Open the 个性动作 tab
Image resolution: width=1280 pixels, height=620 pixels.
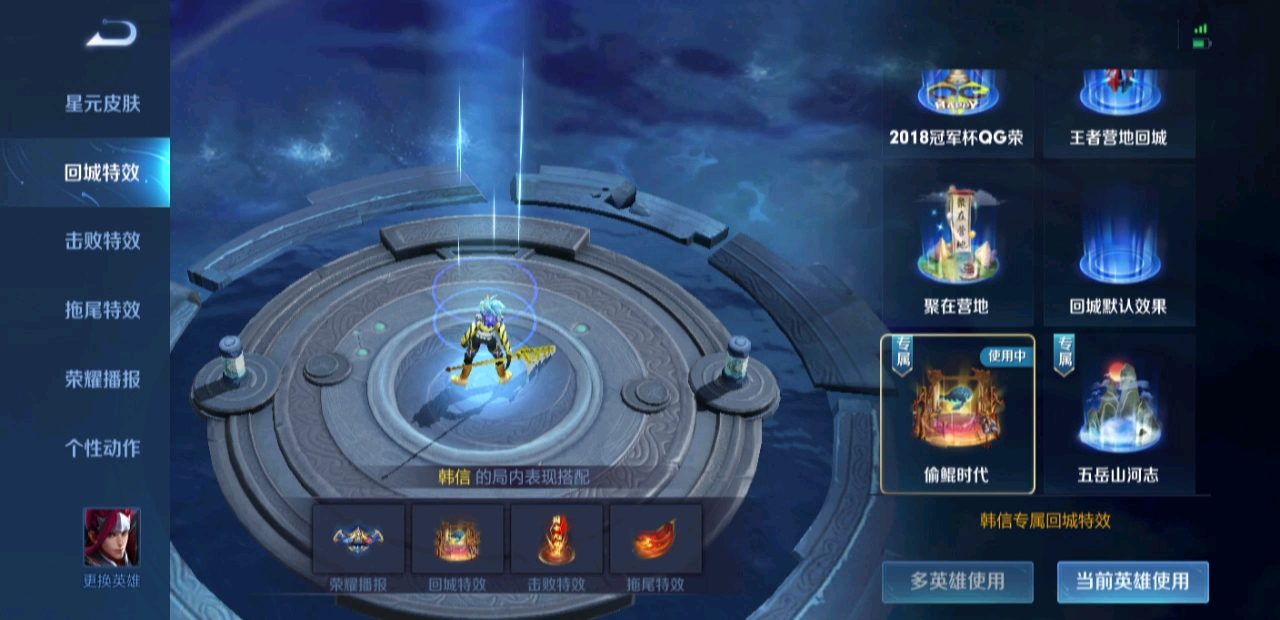click(102, 448)
